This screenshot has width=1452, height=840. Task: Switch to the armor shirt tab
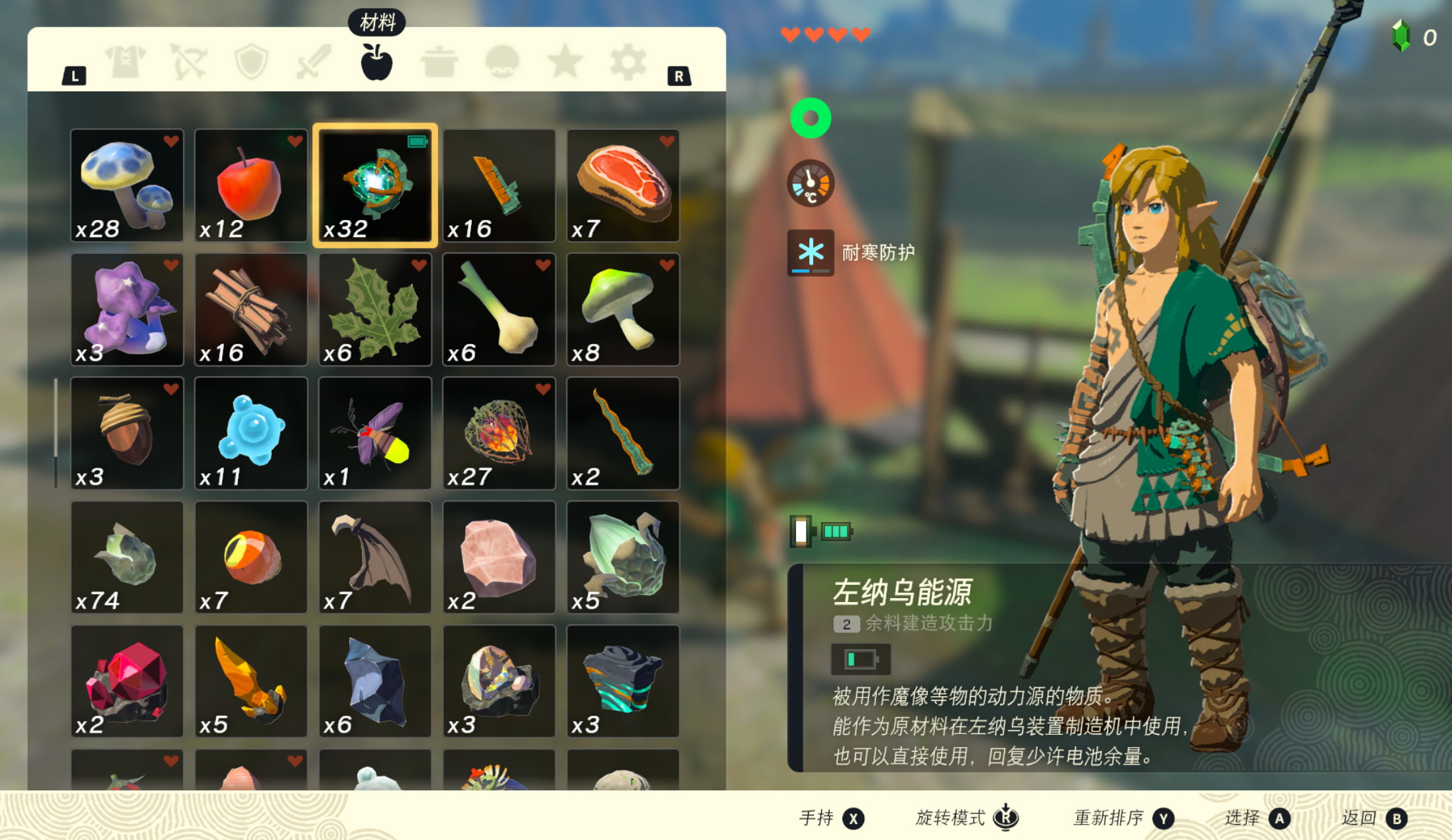(125, 62)
